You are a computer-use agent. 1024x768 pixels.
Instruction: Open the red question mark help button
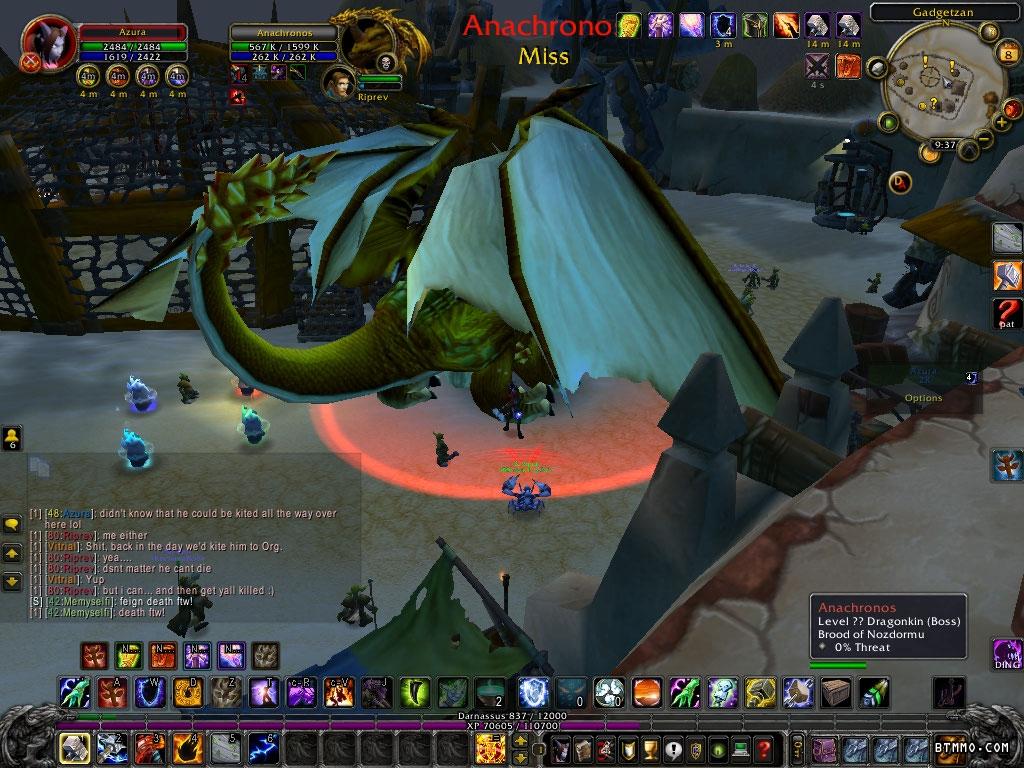[764, 748]
